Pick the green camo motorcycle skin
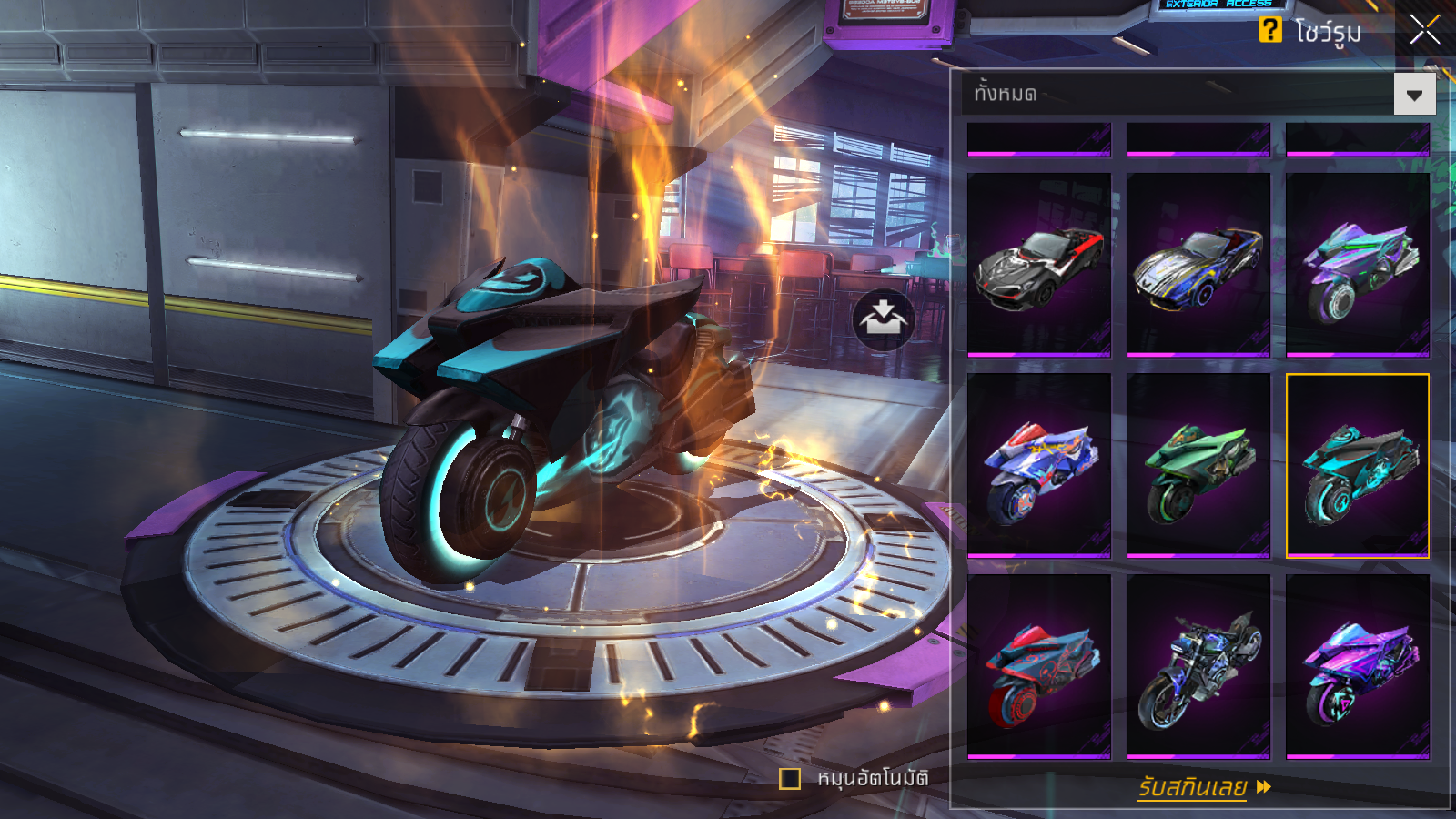1456x819 pixels. [1198, 465]
